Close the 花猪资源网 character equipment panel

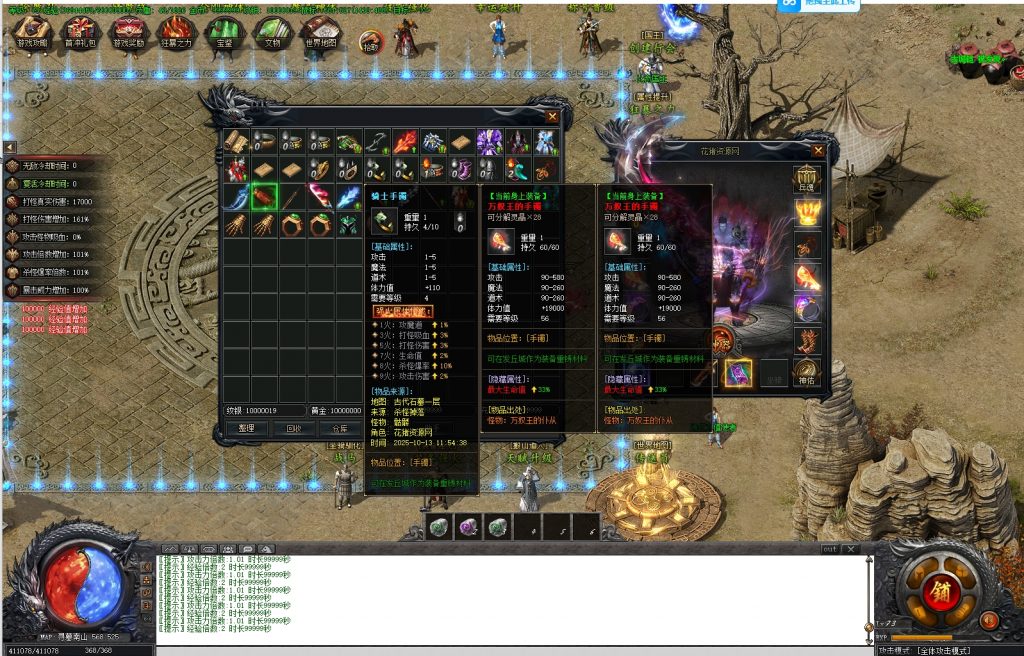click(818, 151)
